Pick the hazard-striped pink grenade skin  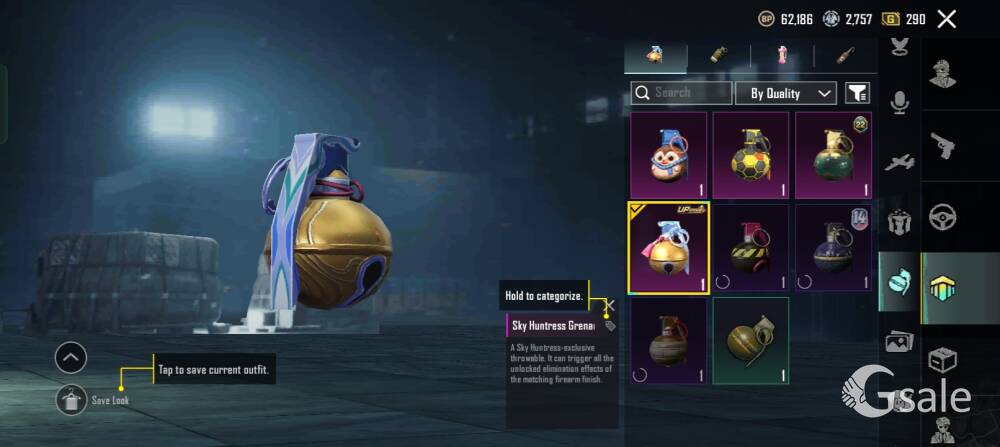coord(751,248)
